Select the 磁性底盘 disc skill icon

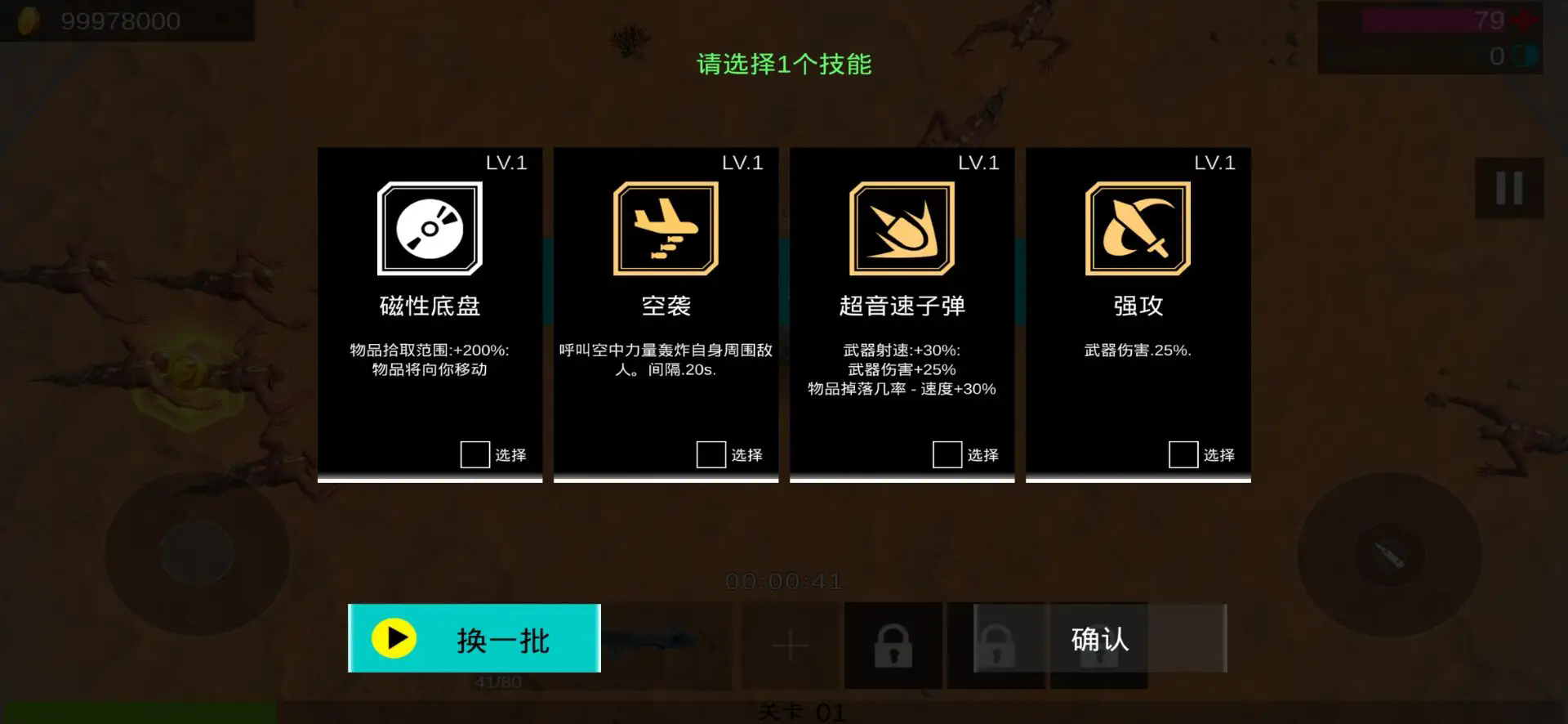[x=430, y=230]
